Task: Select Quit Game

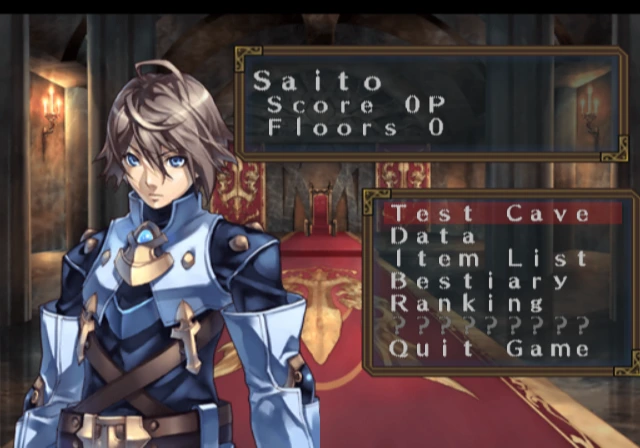Action: point(489,348)
